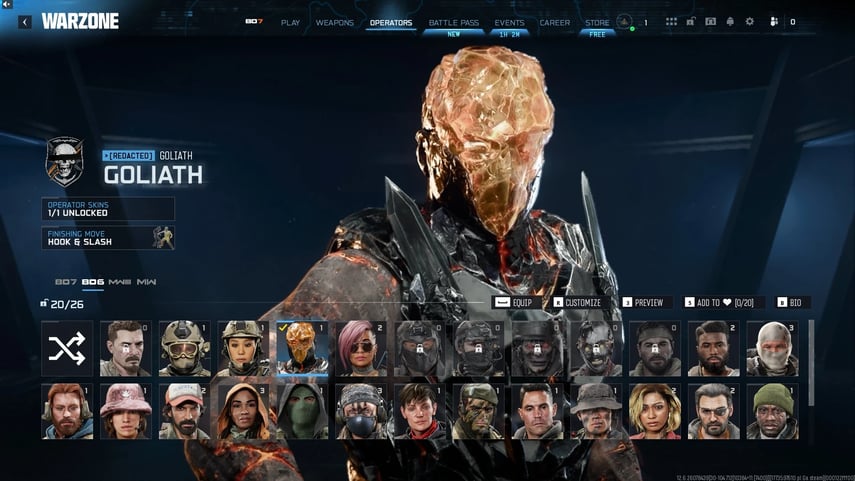Visit the Store tab

pyautogui.click(x=597, y=22)
